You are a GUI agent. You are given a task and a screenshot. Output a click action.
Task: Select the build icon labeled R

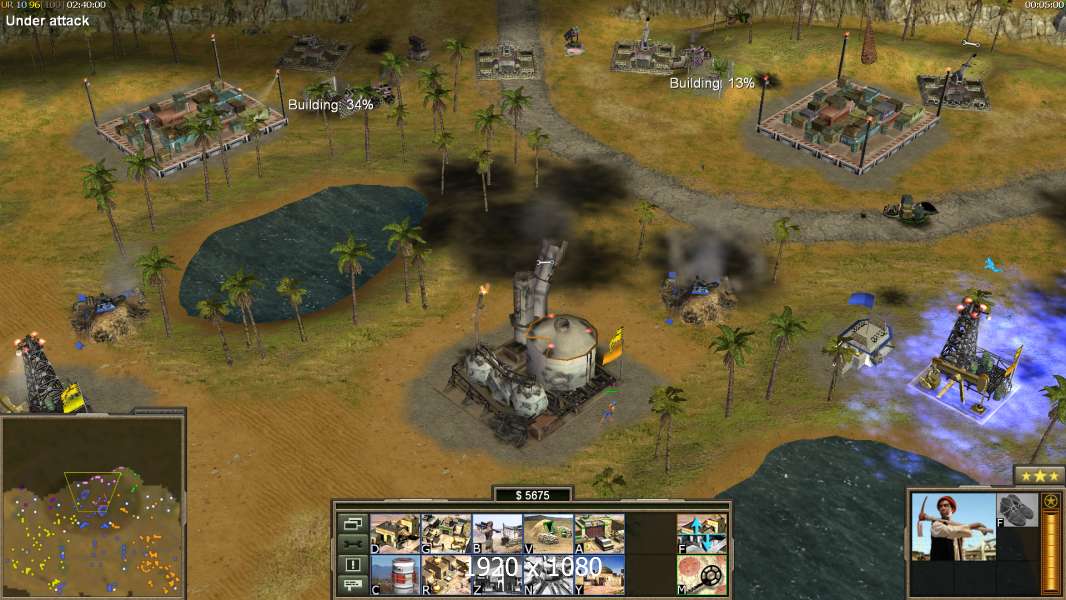(446, 575)
